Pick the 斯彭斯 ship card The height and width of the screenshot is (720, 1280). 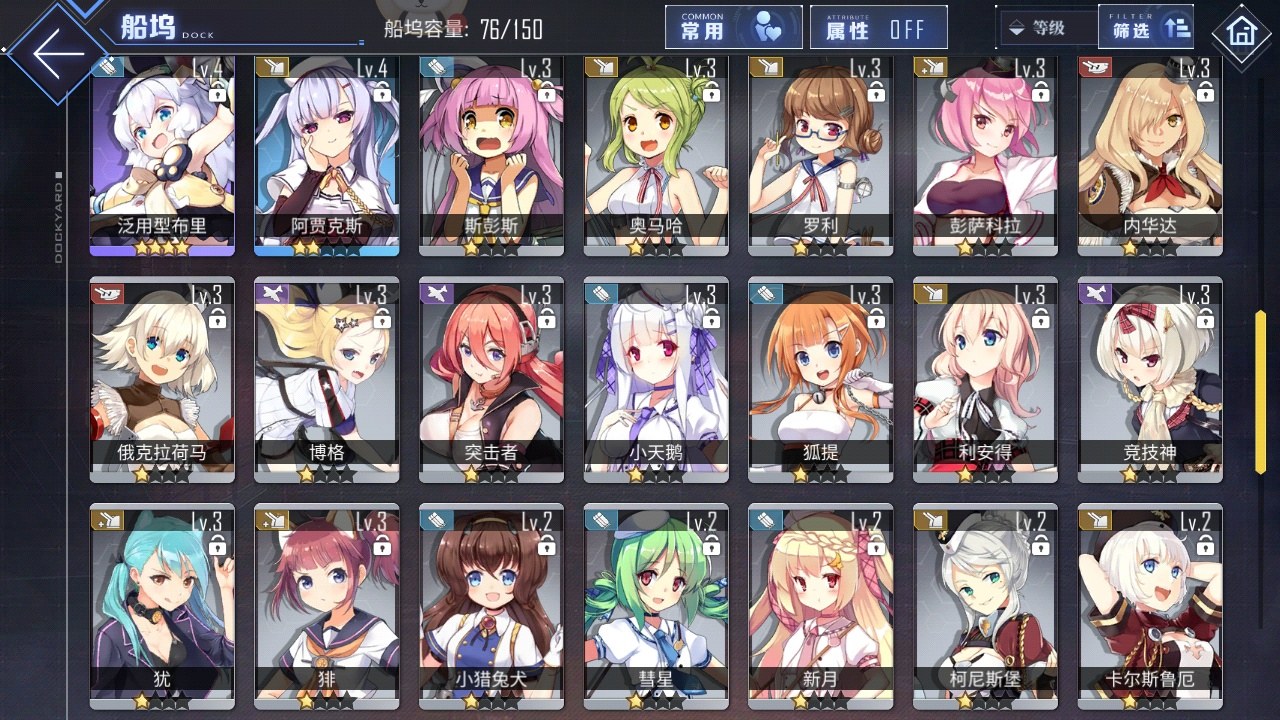[491, 155]
